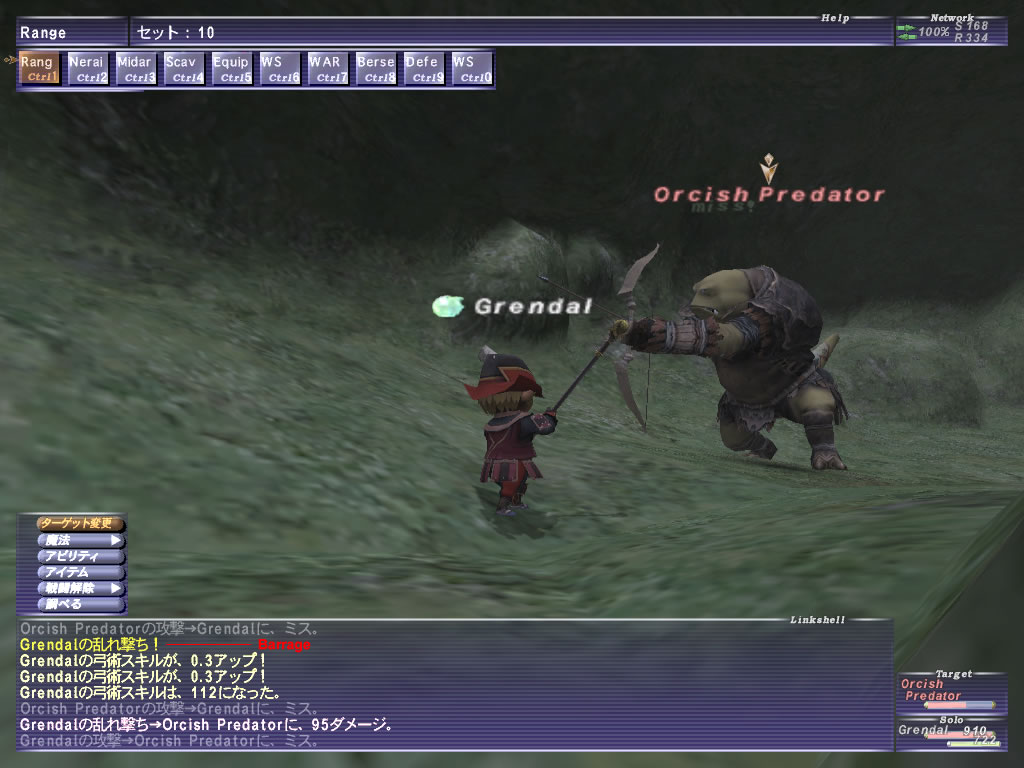Viewport: 1024px width, 768px height.
Task: Trigger the Defe macro button
Action: coord(424,69)
